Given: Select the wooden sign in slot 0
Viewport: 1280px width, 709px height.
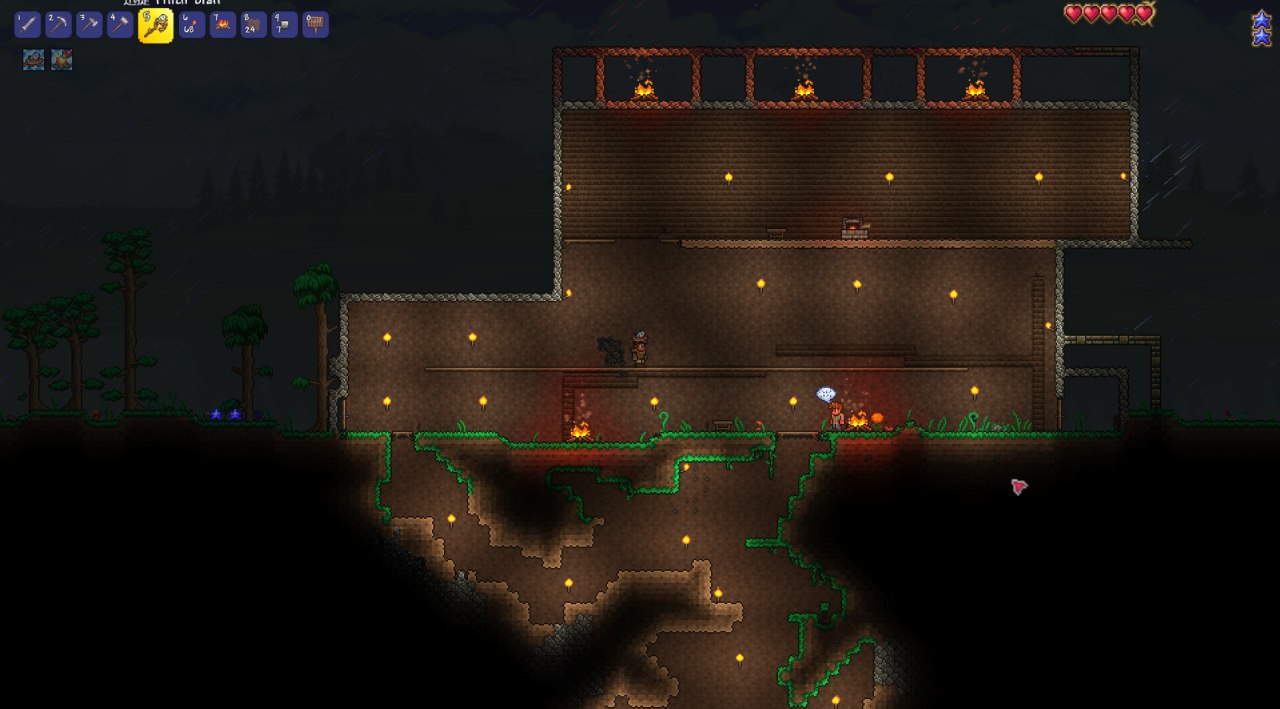Looking at the screenshot, I should click(x=316, y=25).
